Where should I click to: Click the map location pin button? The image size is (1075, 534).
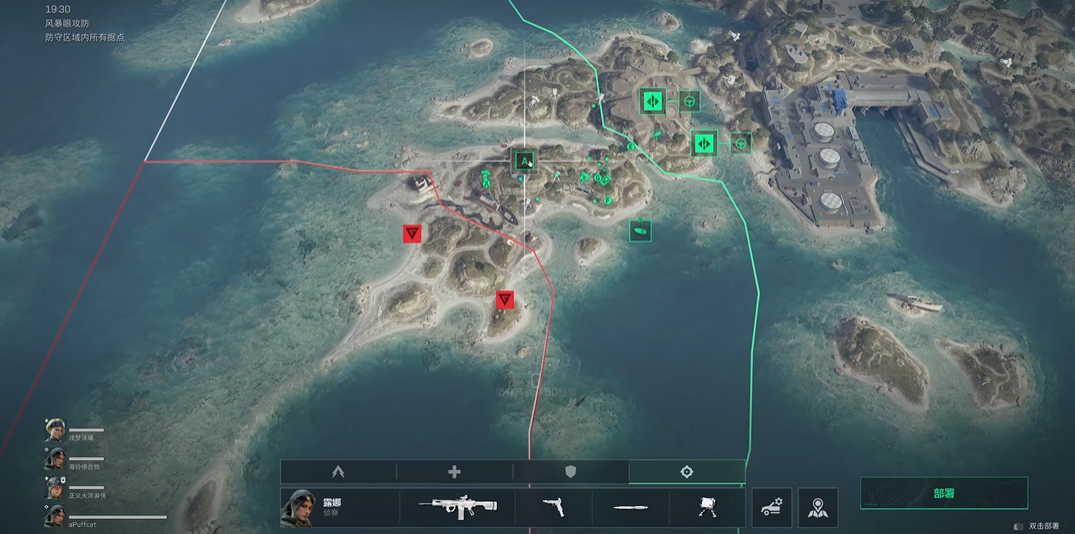click(x=818, y=508)
